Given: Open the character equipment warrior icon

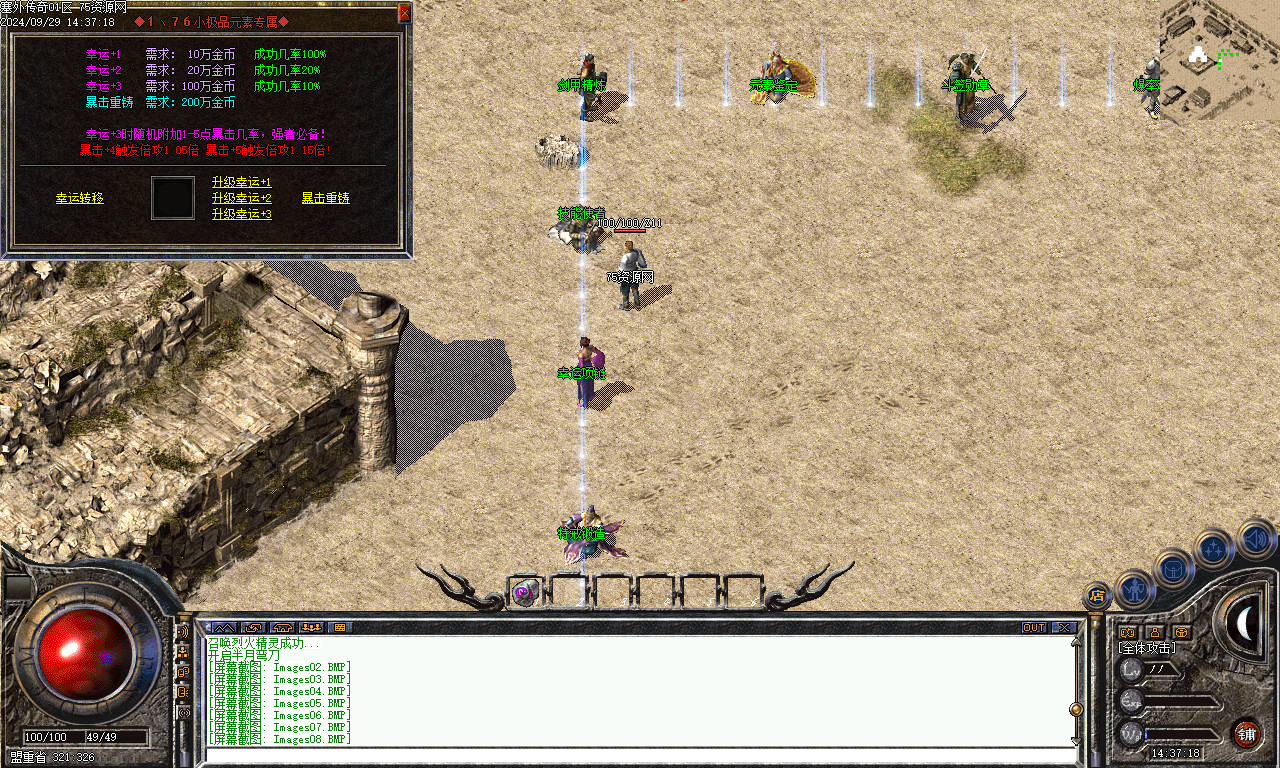Looking at the screenshot, I should point(1135,587).
